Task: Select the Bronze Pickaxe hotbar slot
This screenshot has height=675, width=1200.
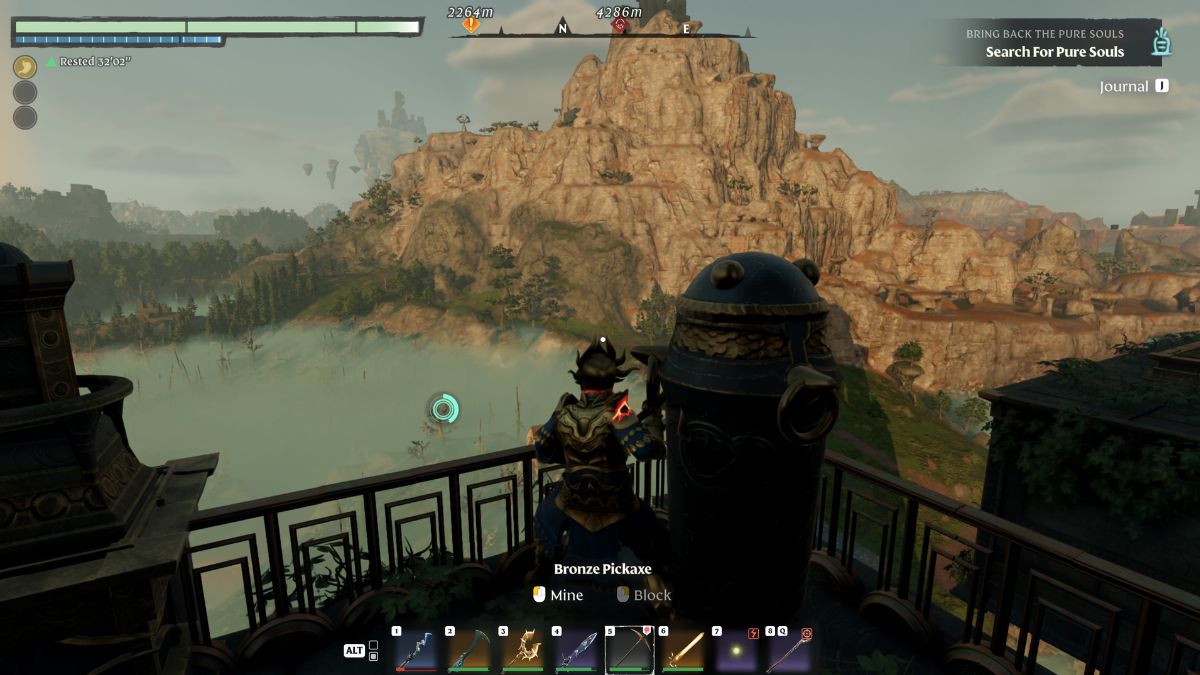Action: coord(629,651)
